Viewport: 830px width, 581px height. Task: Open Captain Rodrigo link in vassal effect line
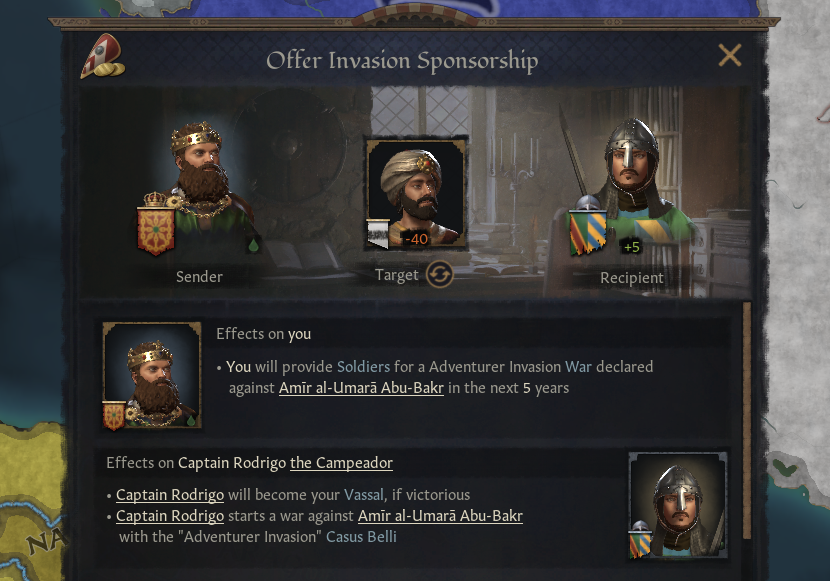click(169, 495)
